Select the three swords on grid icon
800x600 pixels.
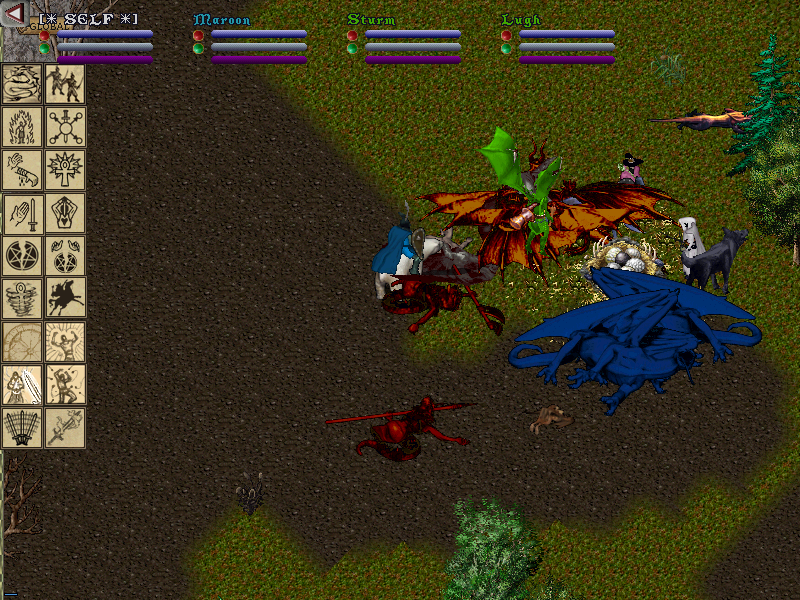22,428
